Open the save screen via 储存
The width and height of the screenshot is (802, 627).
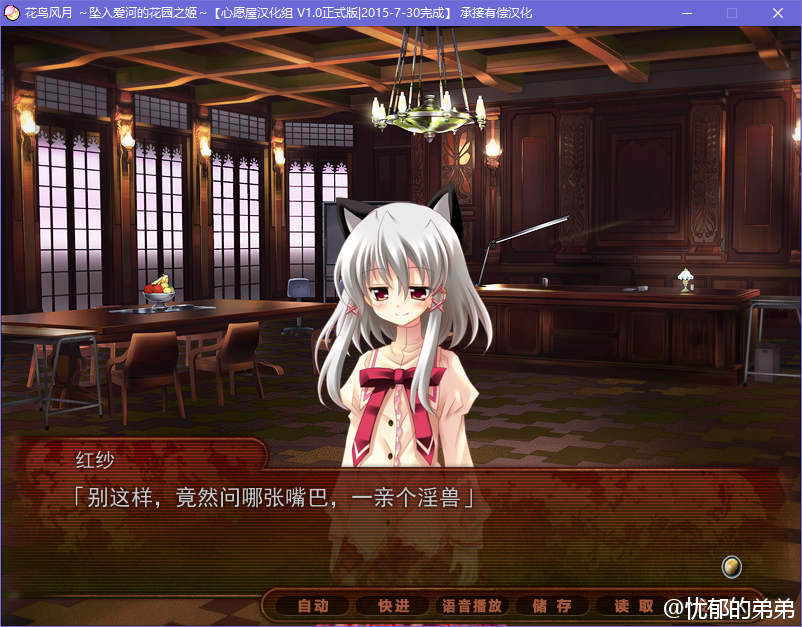pos(552,606)
